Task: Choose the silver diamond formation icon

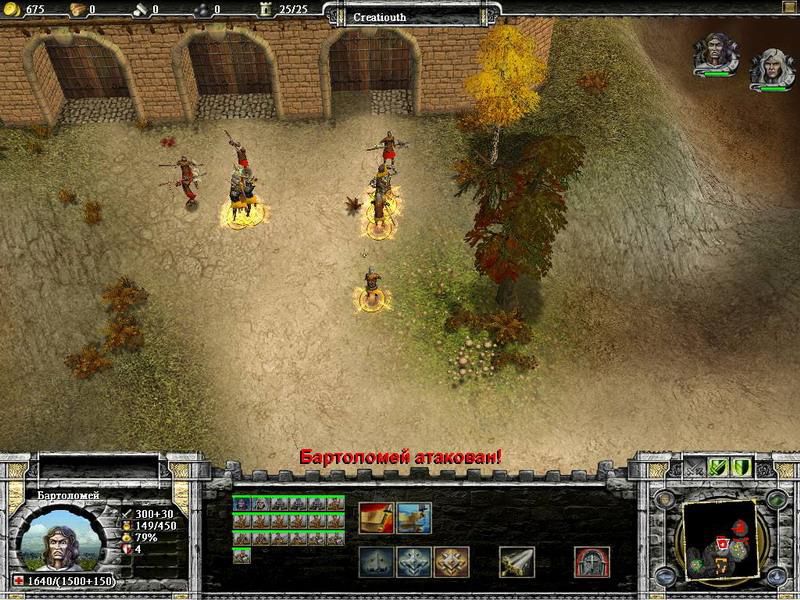Action: 414,562
